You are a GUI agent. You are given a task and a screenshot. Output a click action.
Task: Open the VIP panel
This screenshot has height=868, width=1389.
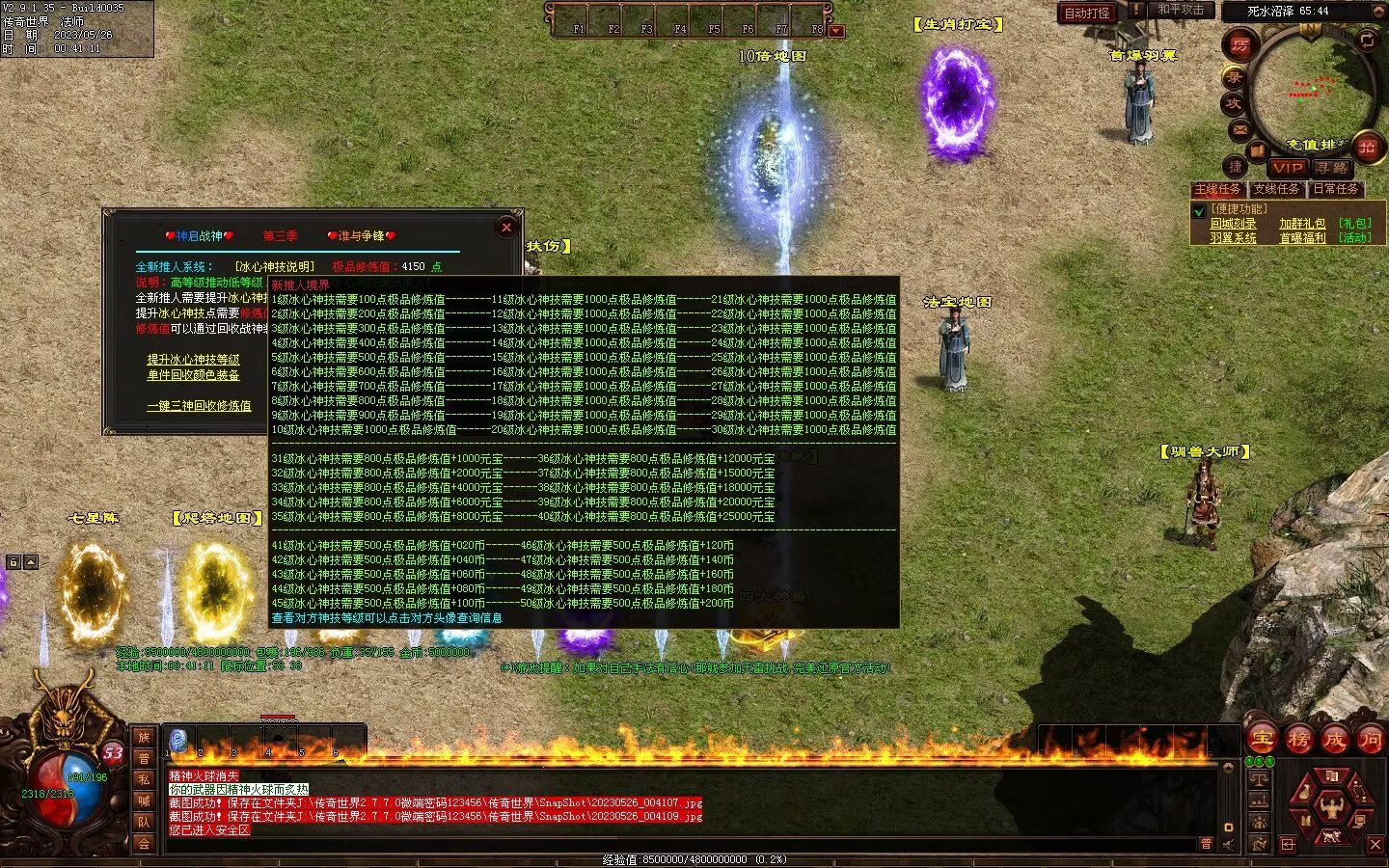click(1288, 167)
